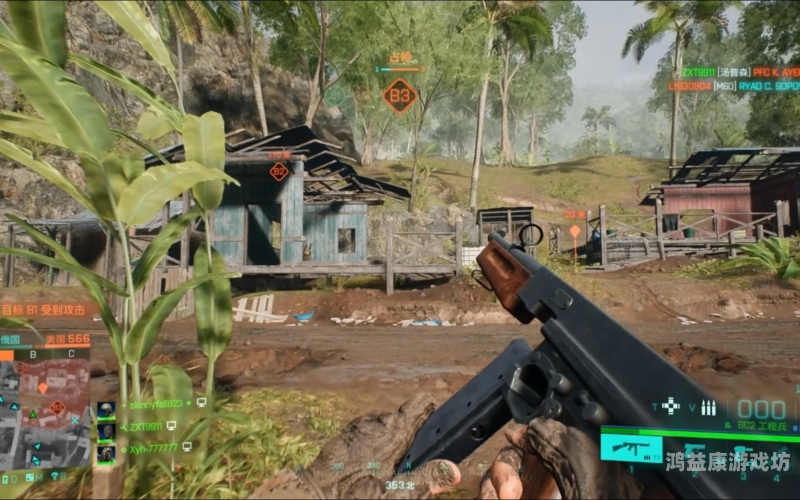Click the medical cross gadget icon
The width and height of the screenshot is (800, 500).
(x=670, y=406)
